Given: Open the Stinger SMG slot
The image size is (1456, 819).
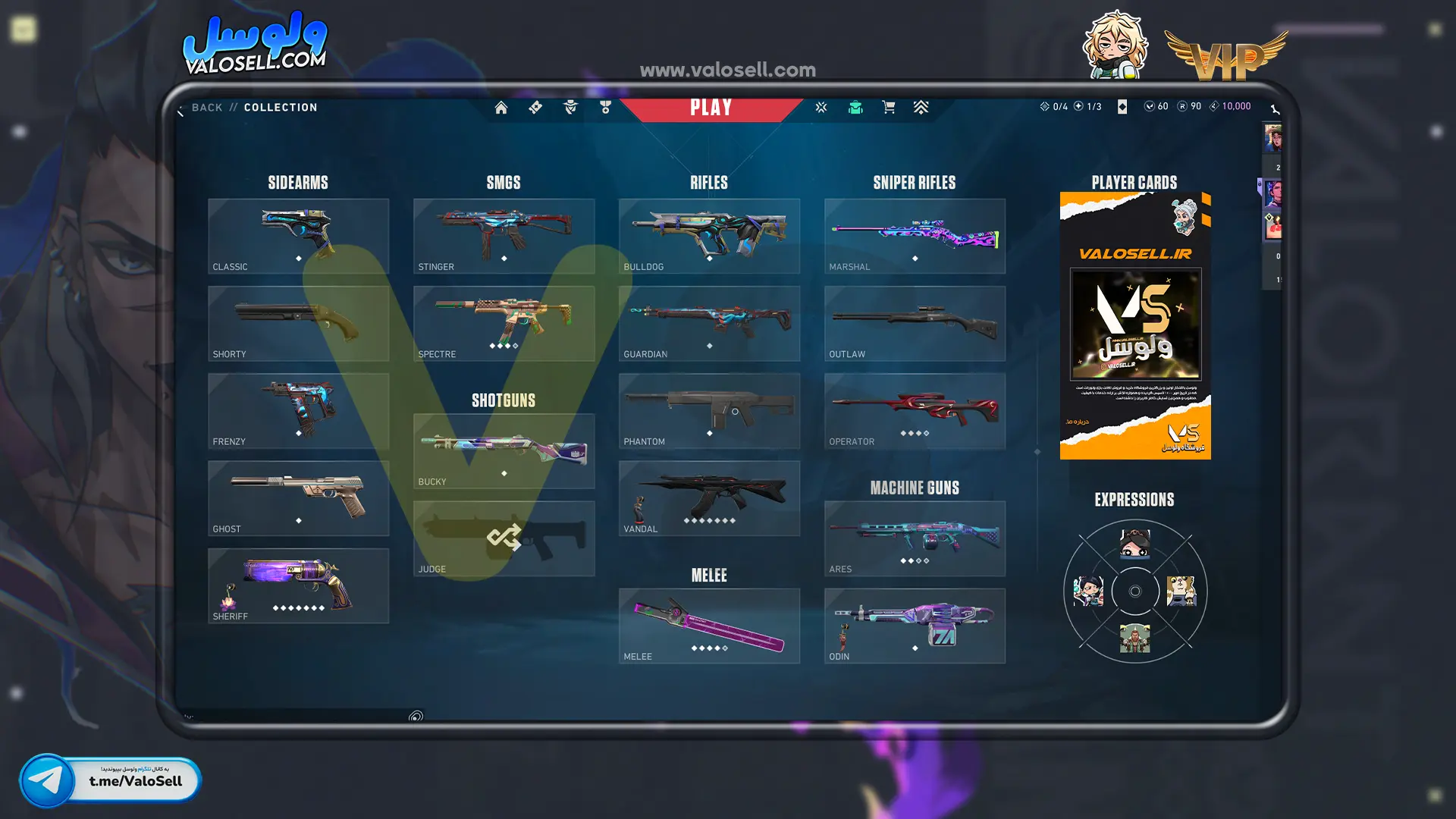Looking at the screenshot, I should click(x=504, y=236).
